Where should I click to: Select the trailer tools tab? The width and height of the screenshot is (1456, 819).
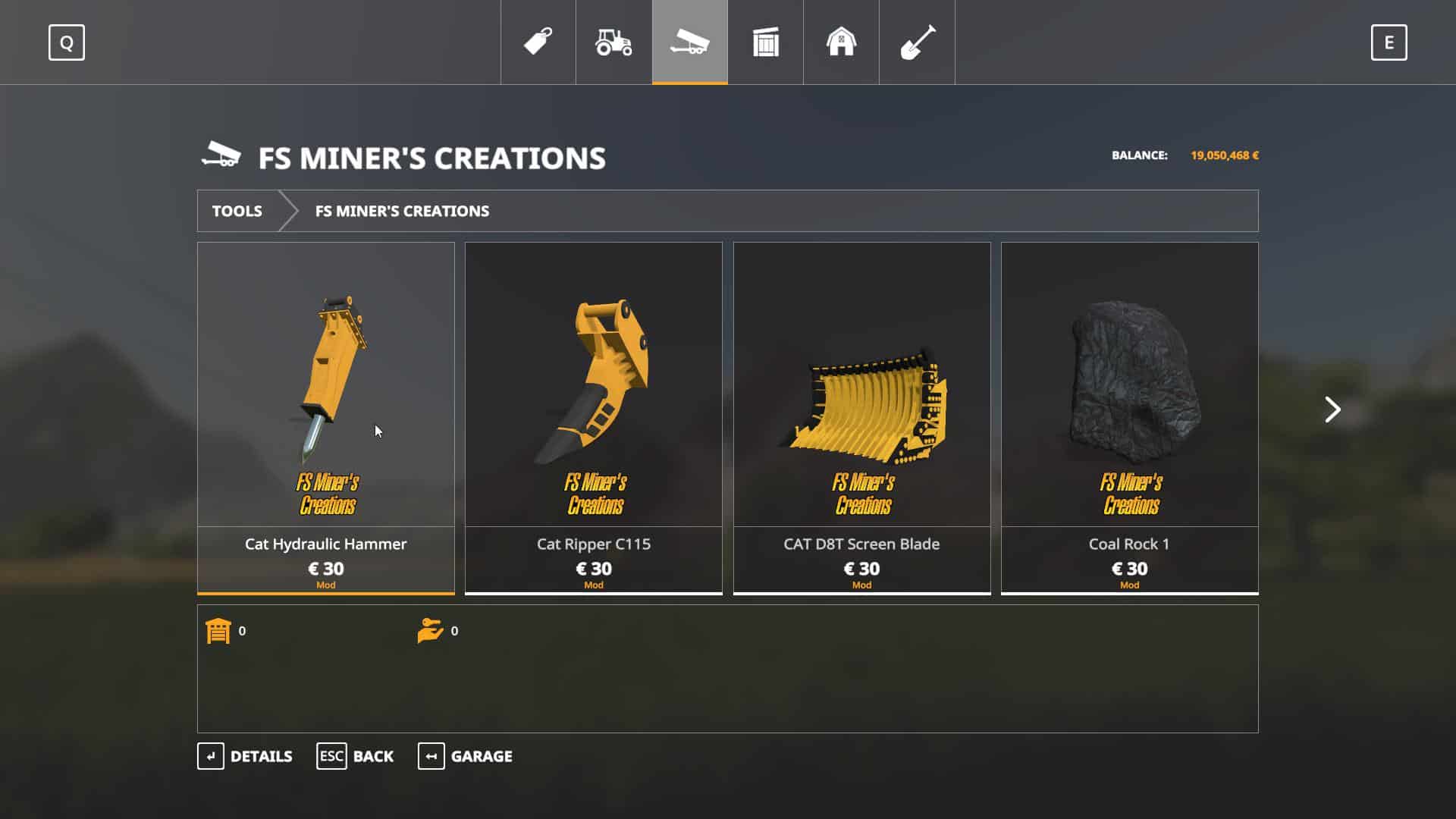pyautogui.click(x=689, y=42)
